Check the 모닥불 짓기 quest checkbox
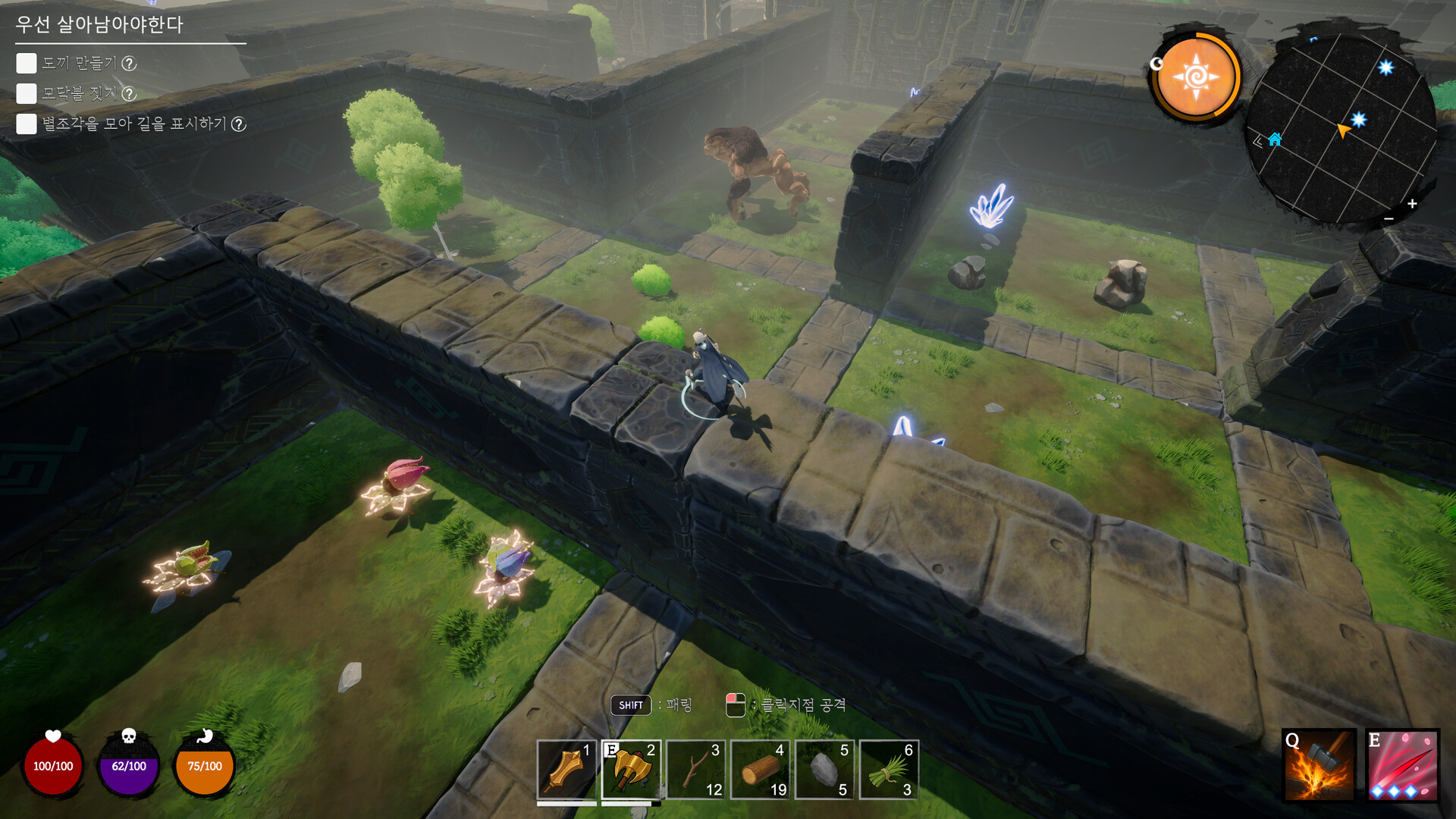The width and height of the screenshot is (1456, 819). click(26, 93)
